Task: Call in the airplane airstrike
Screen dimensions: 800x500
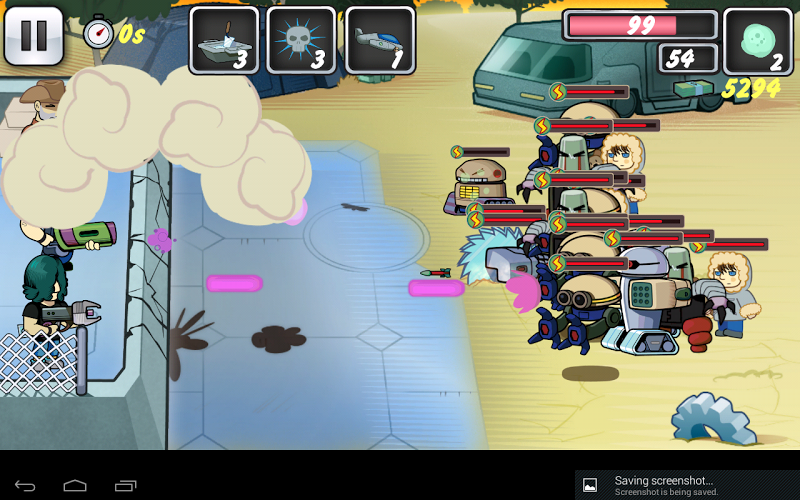Action: tap(379, 40)
